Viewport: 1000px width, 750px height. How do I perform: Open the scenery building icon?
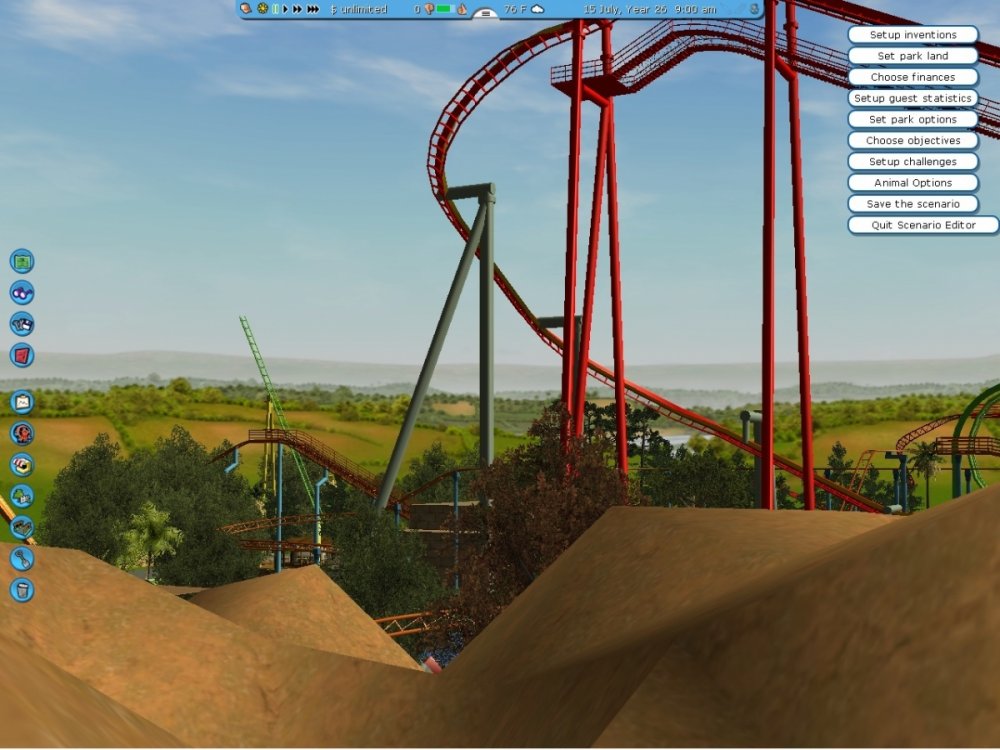coord(22,496)
